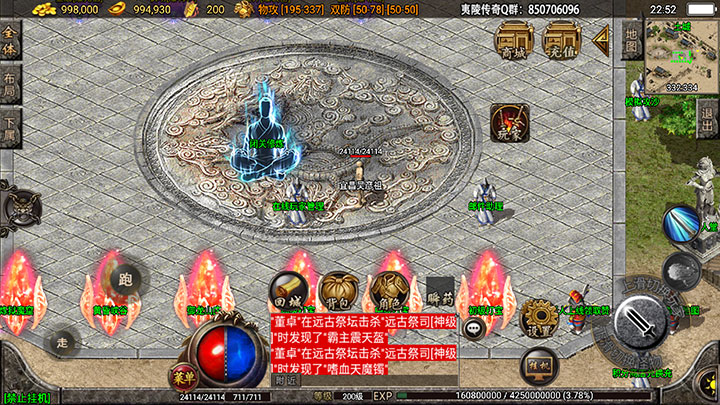Viewport: 720px width, 405px height.
Task: Switch to the 全体 tab
Action: pyautogui.click(x=10, y=47)
